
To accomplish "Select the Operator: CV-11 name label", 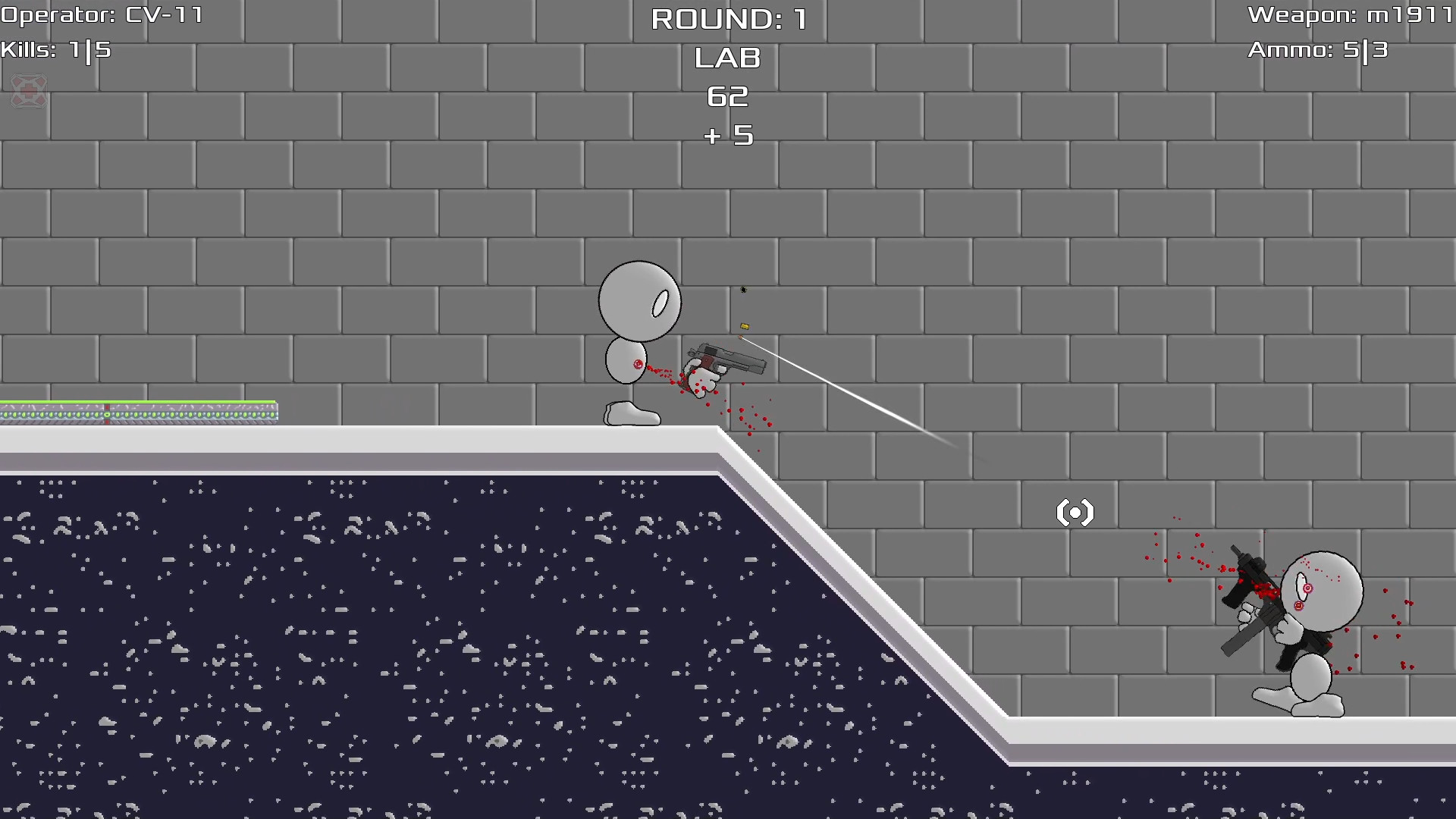I will point(102,14).
